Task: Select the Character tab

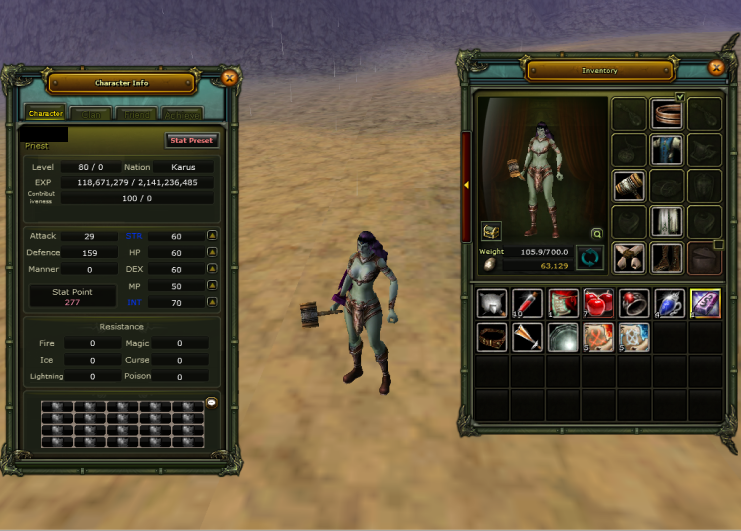Action: [46, 114]
